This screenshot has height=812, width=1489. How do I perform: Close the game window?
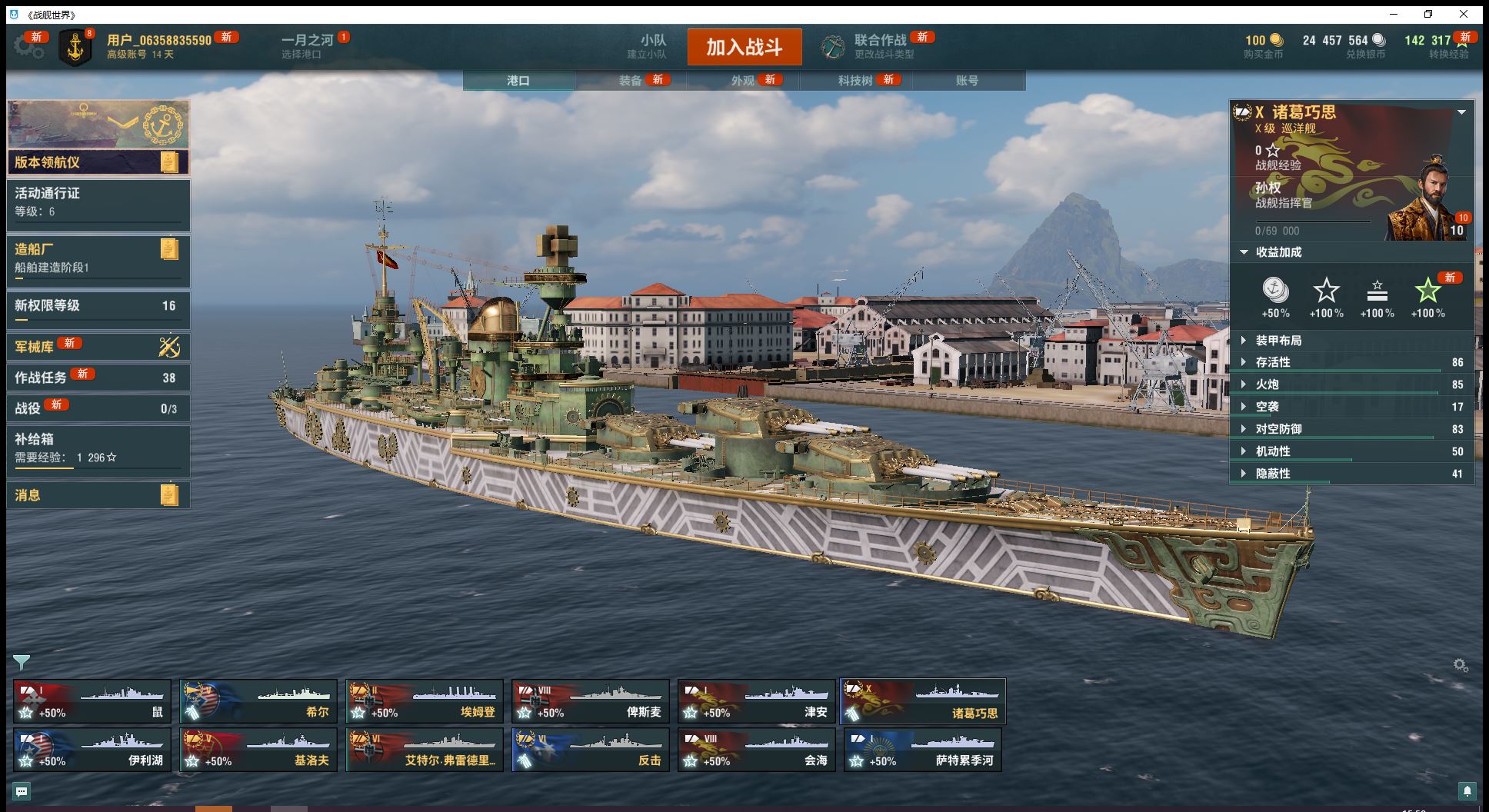point(1464,14)
